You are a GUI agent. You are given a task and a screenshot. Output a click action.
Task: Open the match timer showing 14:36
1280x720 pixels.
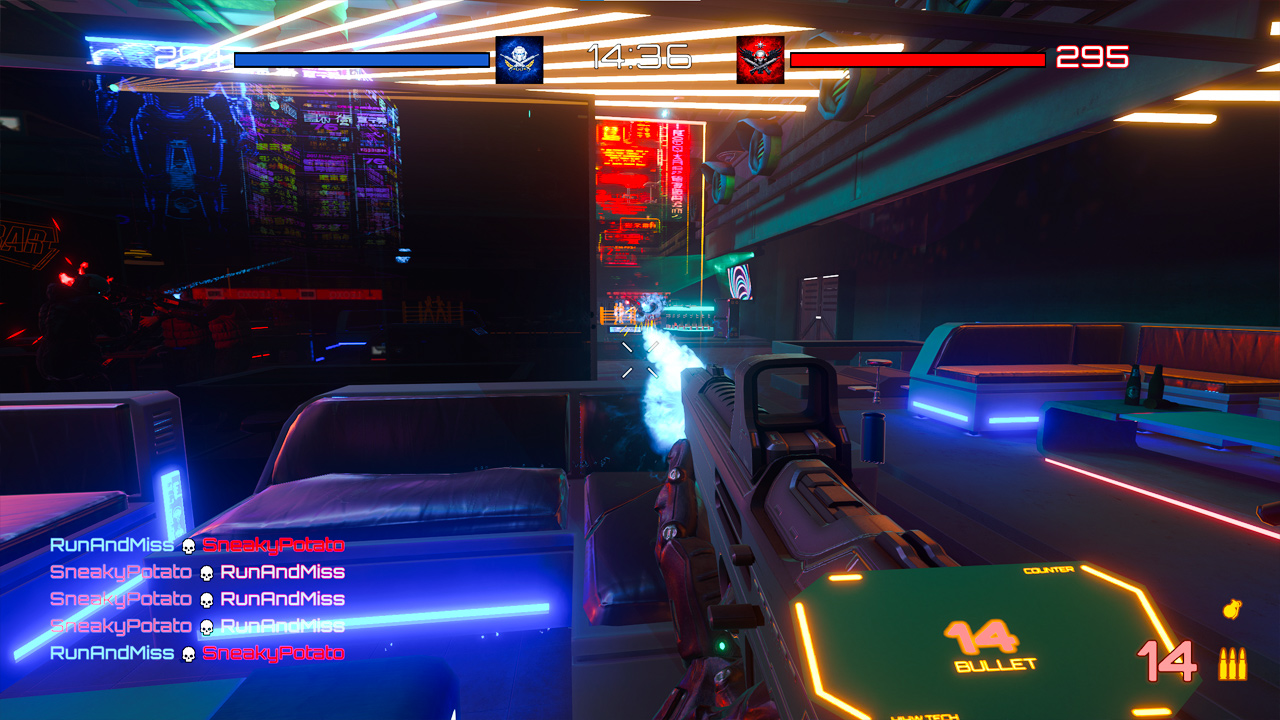coord(640,57)
